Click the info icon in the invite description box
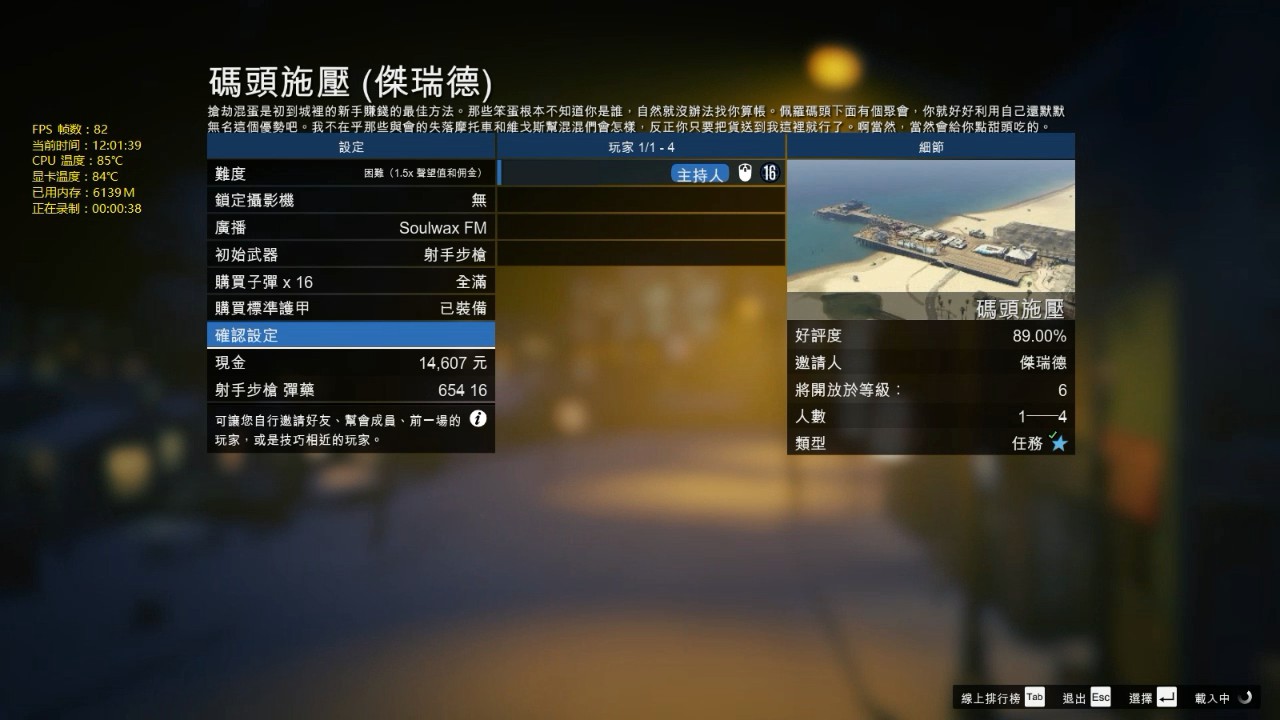This screenshot has height=720, width=1280. click(478, 418)
